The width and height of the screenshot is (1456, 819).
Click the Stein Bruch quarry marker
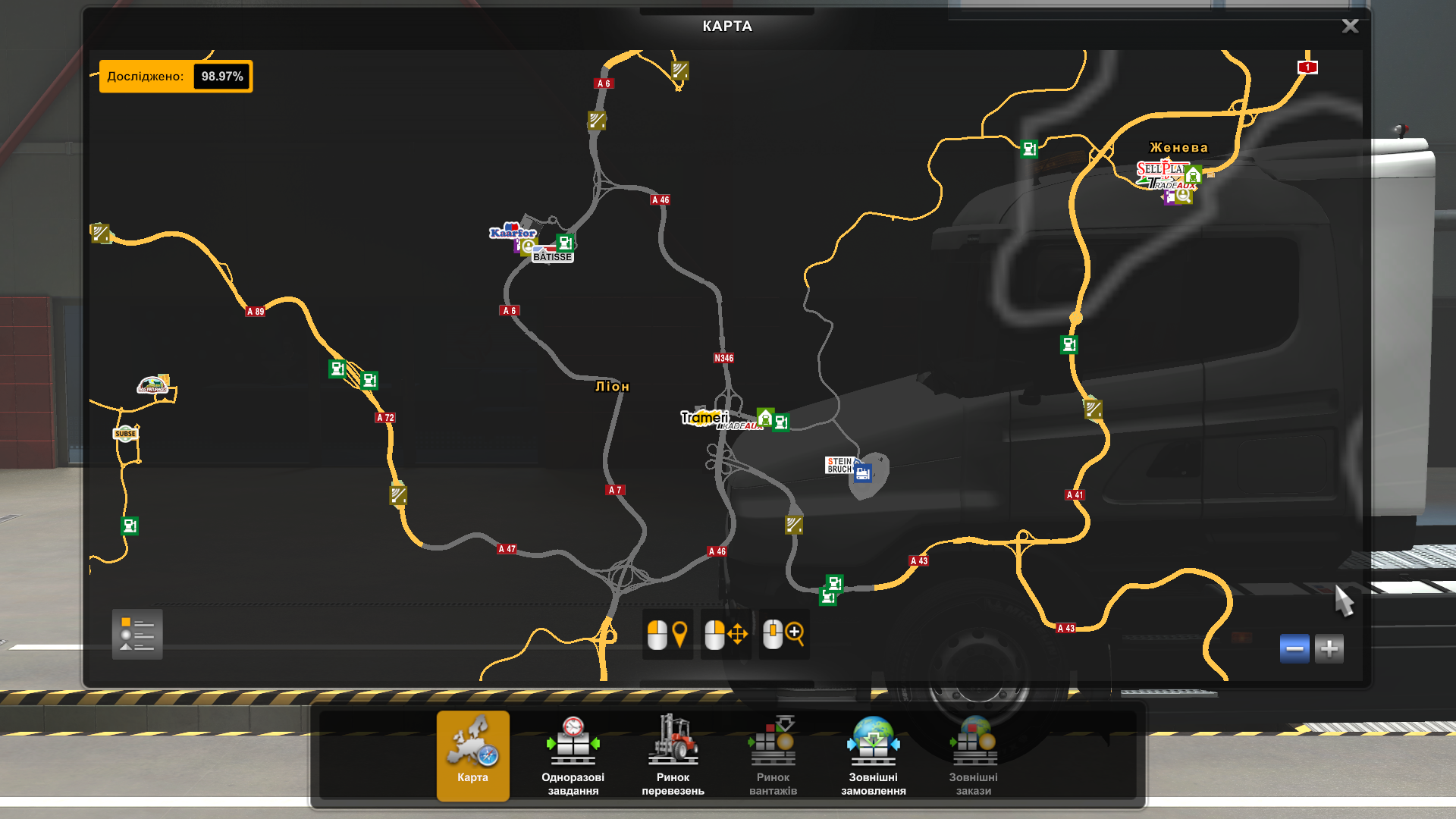839,465
